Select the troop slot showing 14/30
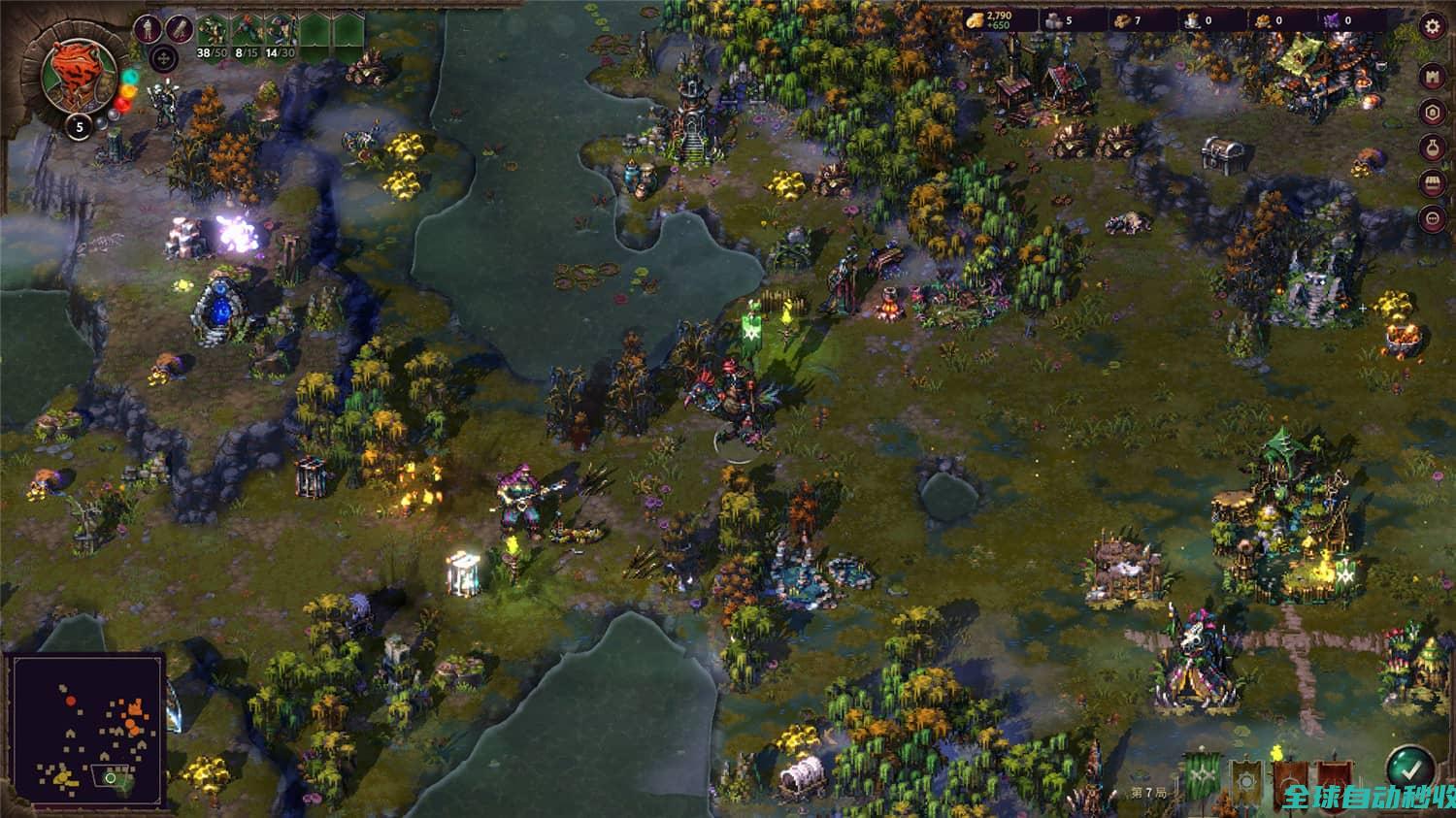Image resolution: width=1456 pixels, height=818 pixels. click(x=281, y=35)
